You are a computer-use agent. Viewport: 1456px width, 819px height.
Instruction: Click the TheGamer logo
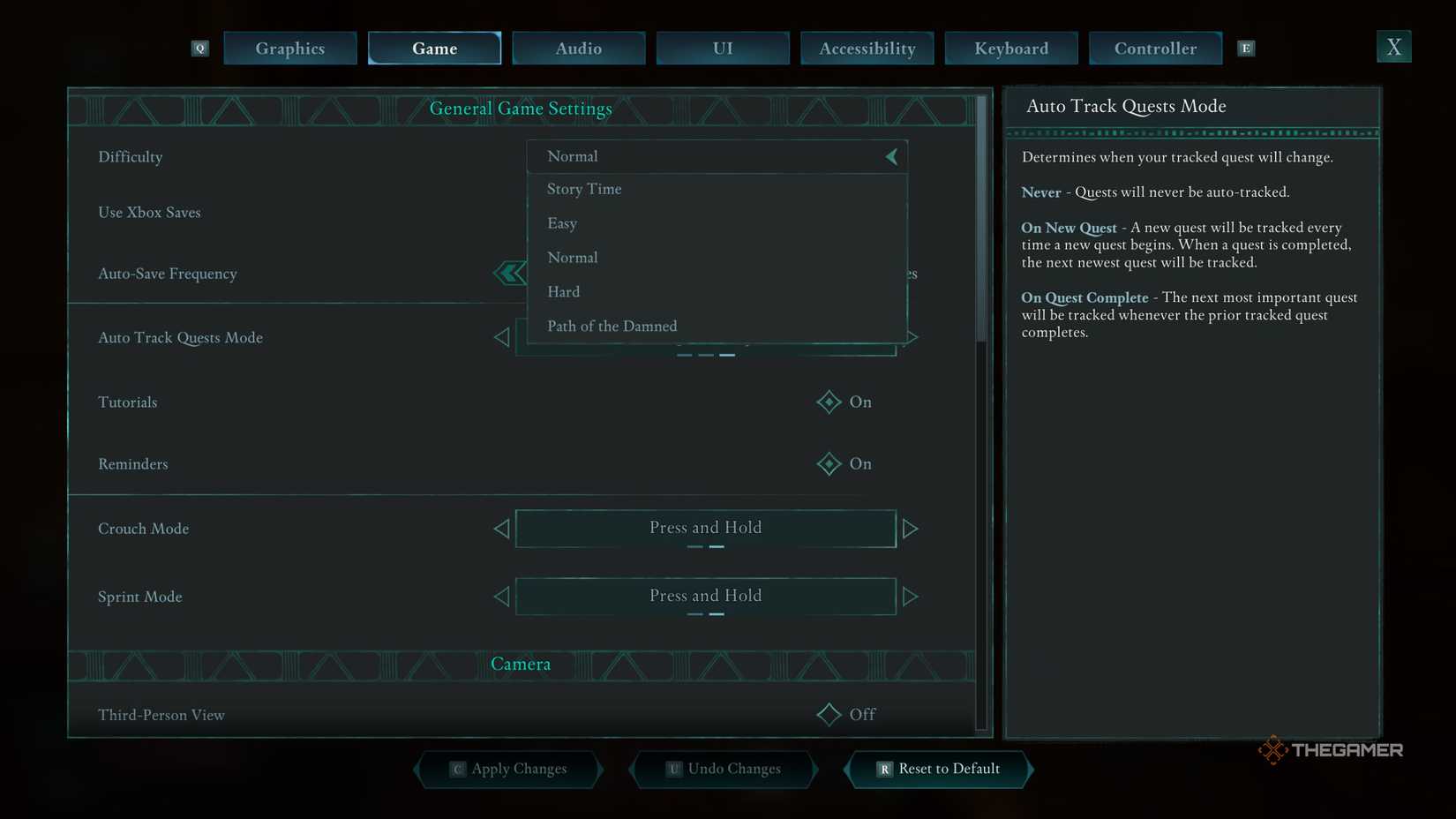pyautogui.click(x=1332, y=749)
